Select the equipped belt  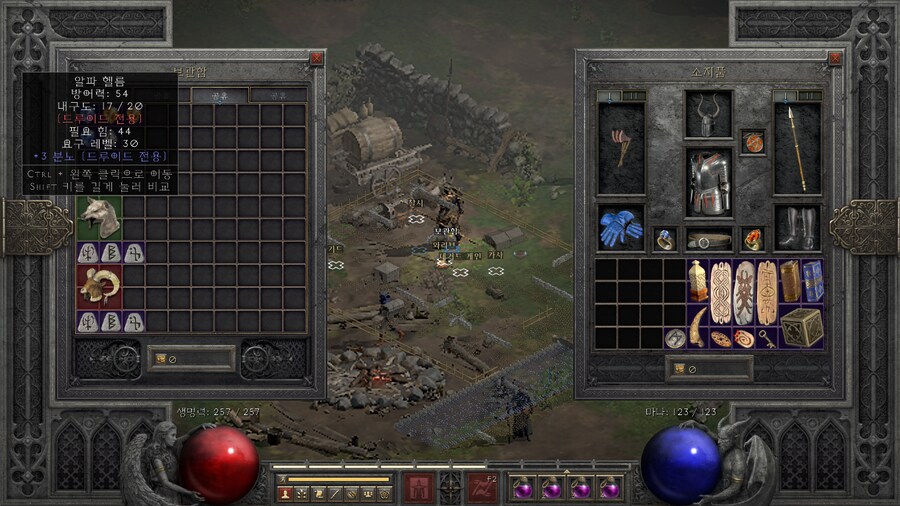pyautogui.click(x=708, y=240)
